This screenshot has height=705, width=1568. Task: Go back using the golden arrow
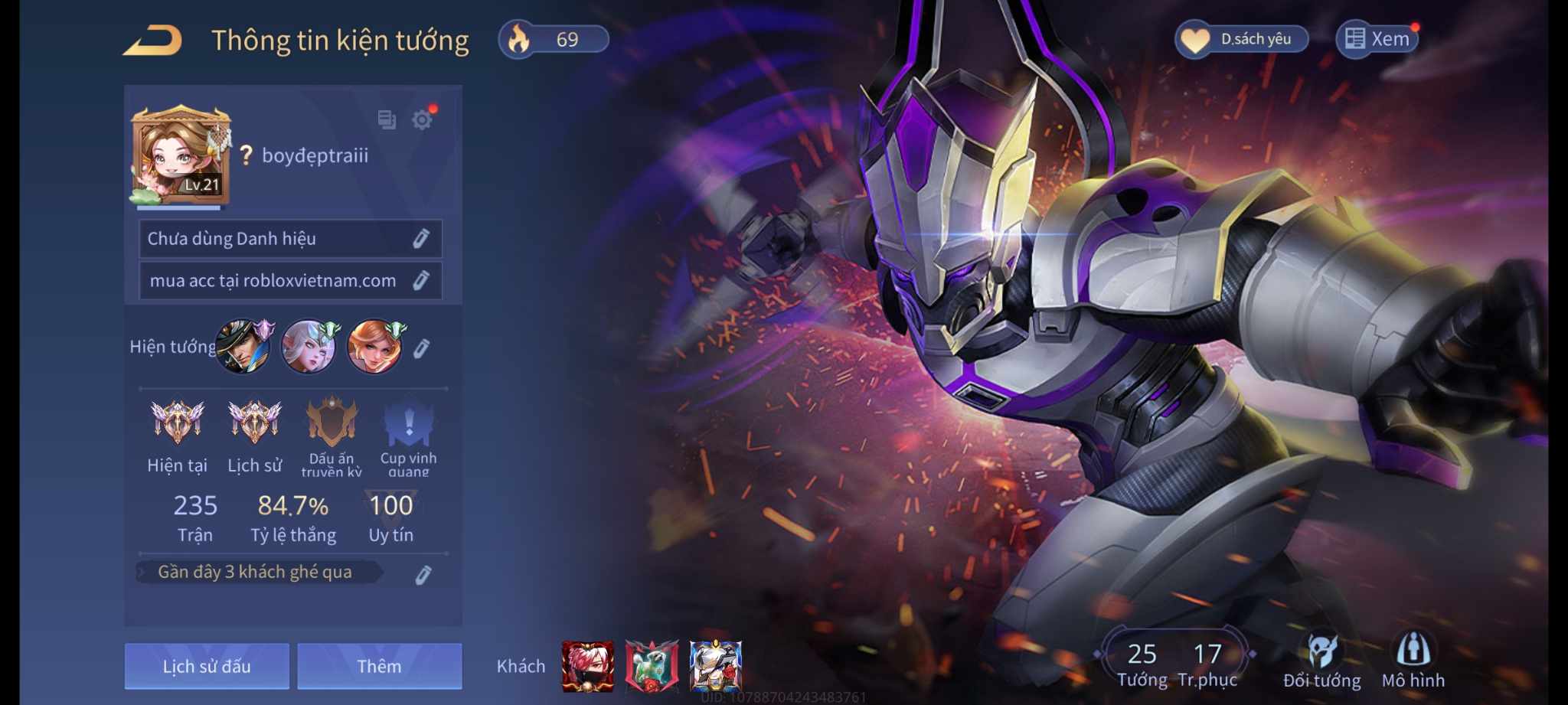pos(153,41)
